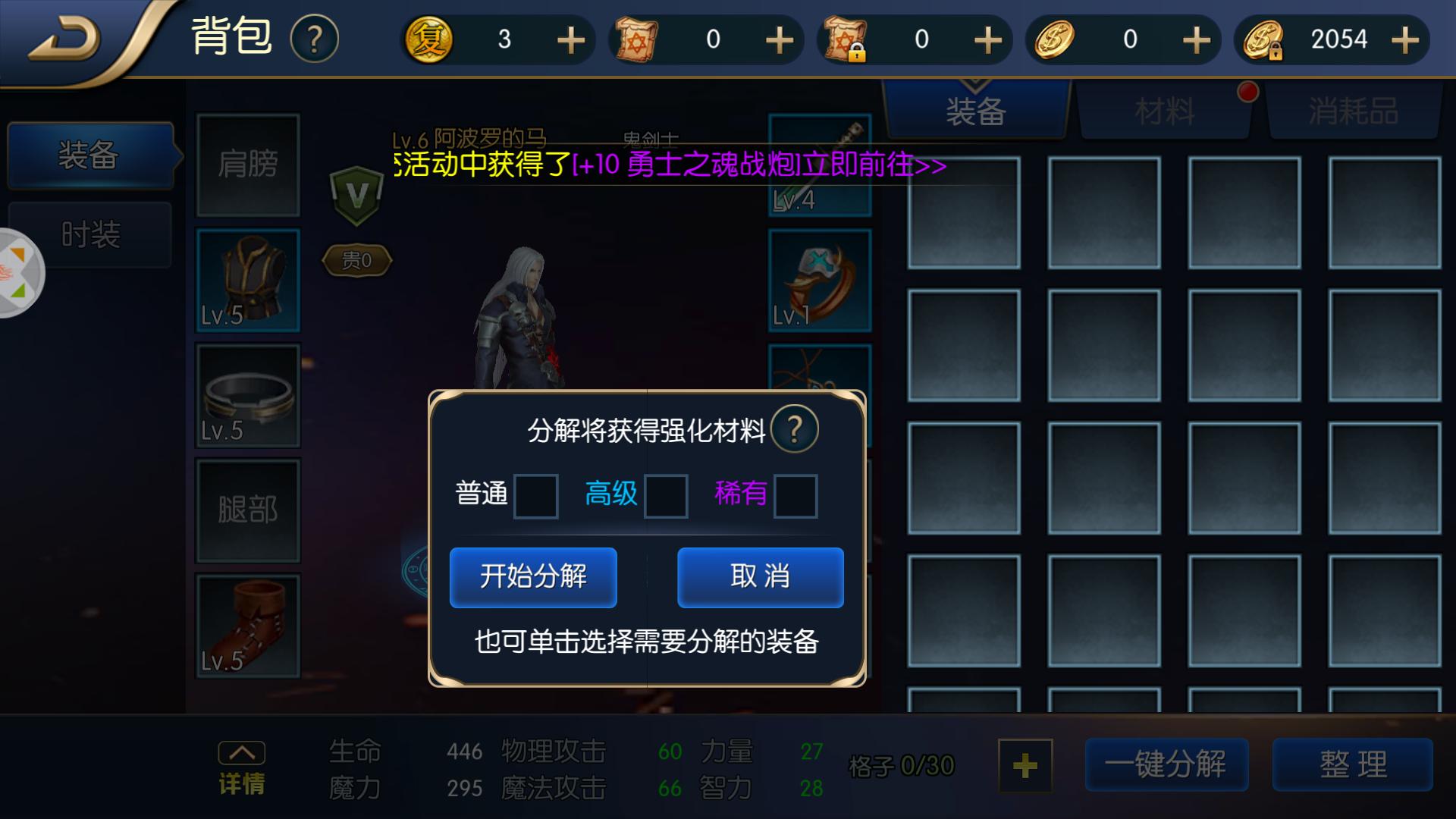Click the question mark in the decompose dialog
The image size is (1456, 819).
pyautogui.click(x=794, y=428)
